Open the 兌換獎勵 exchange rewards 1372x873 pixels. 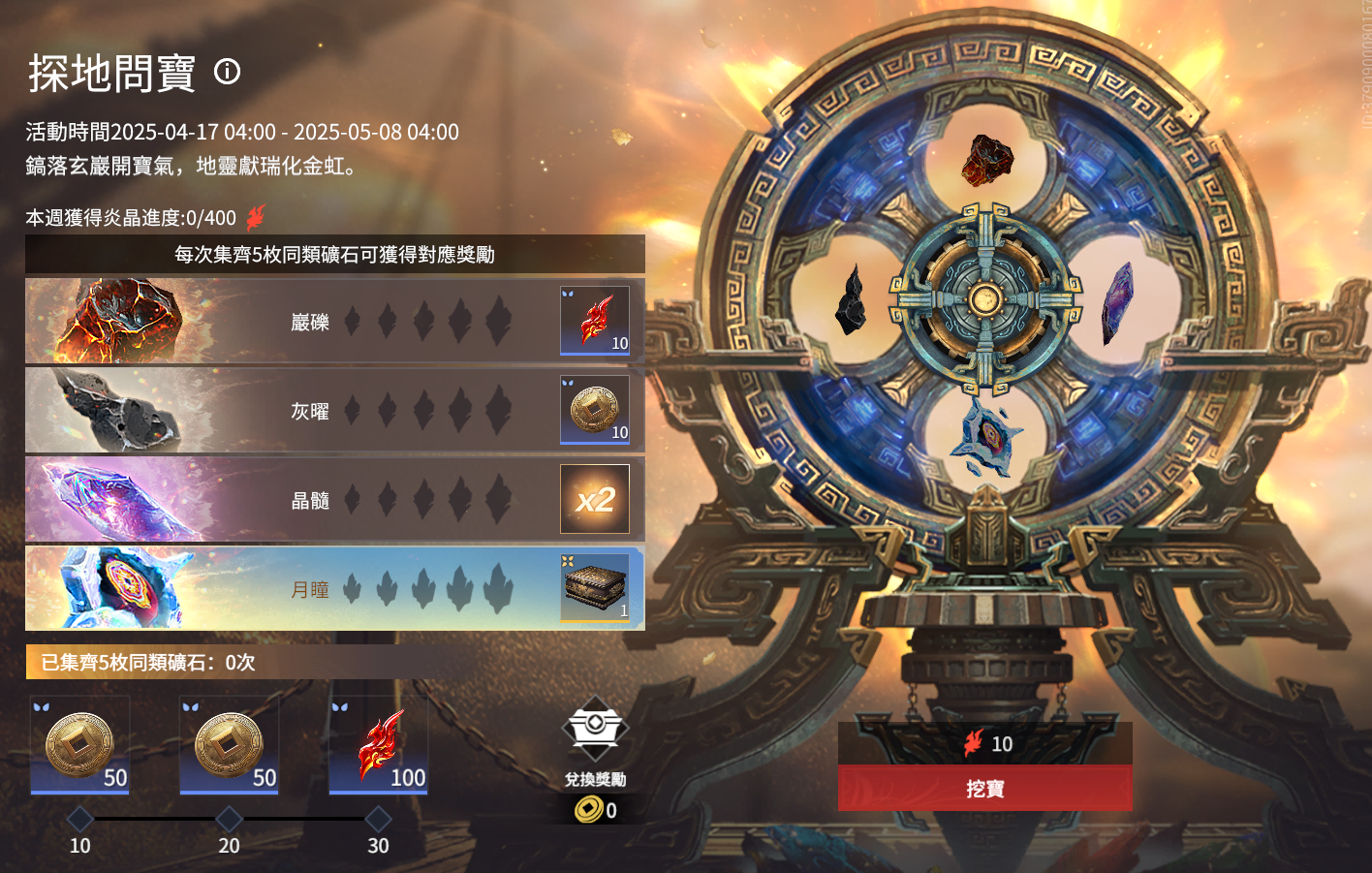pyautogui.click(x=595, y=741)
